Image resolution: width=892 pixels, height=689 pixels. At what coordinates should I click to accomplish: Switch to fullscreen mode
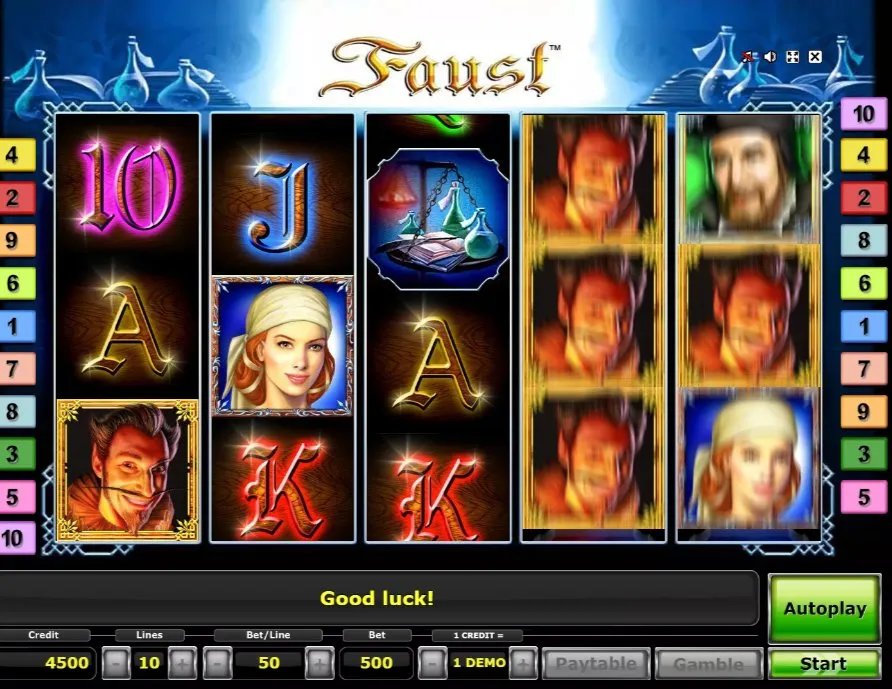793,57
